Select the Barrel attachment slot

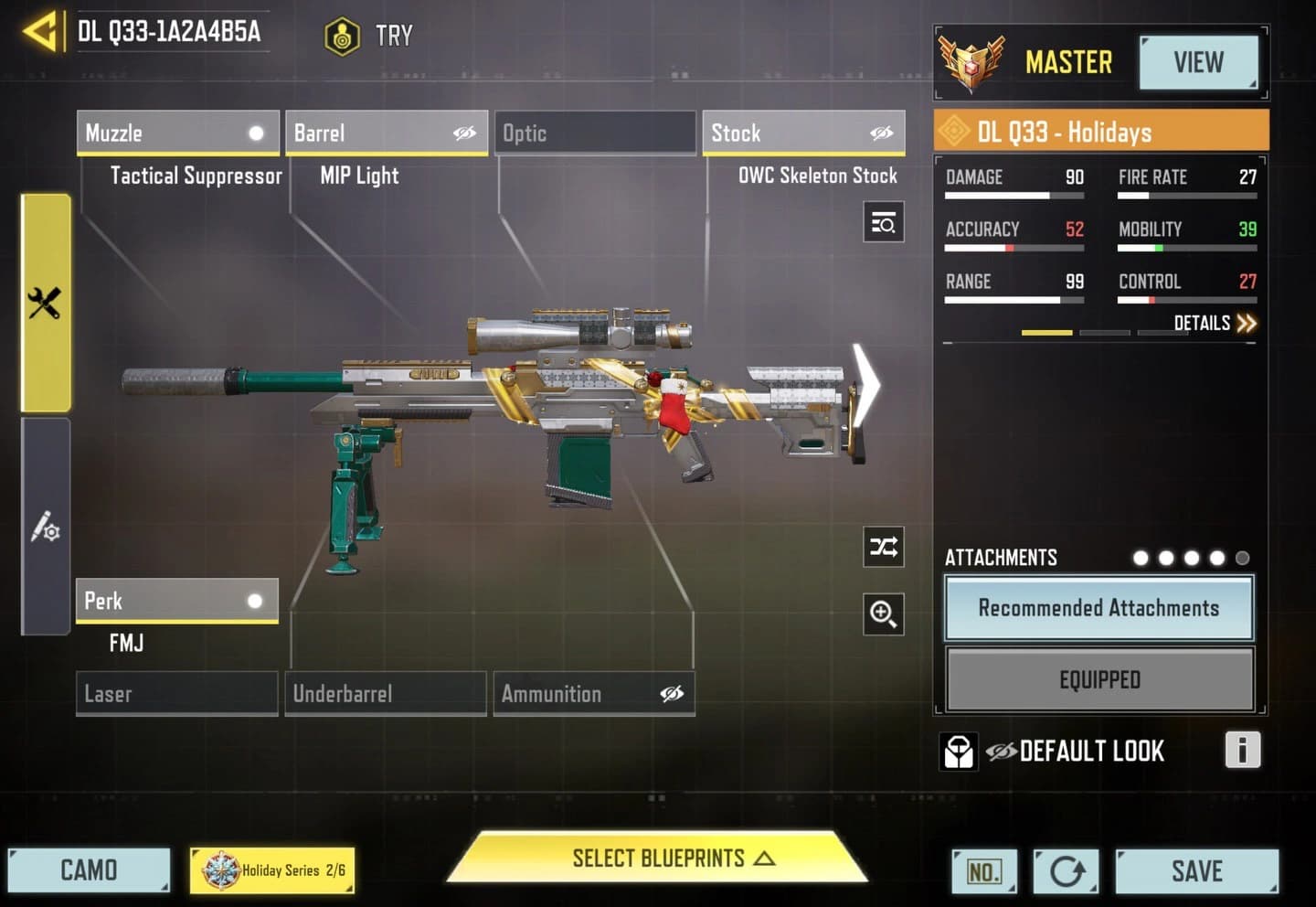(x=386, y=133)
